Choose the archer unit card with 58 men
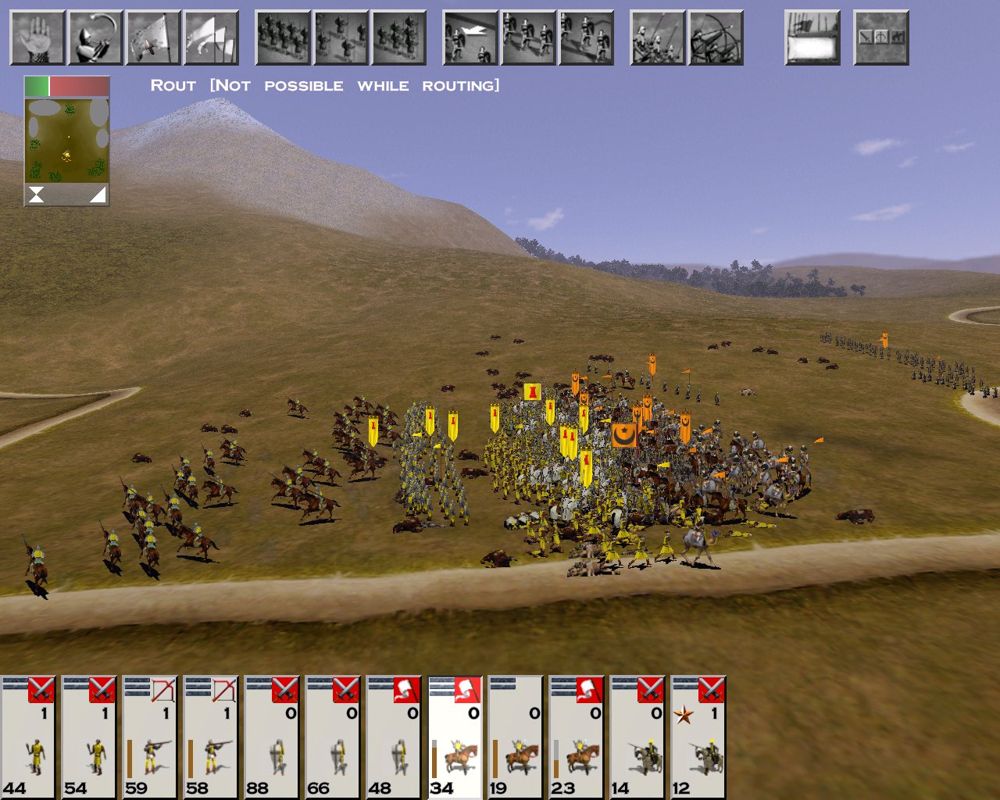Screen dimensions: 1000x800 click(x=211, y=737)
